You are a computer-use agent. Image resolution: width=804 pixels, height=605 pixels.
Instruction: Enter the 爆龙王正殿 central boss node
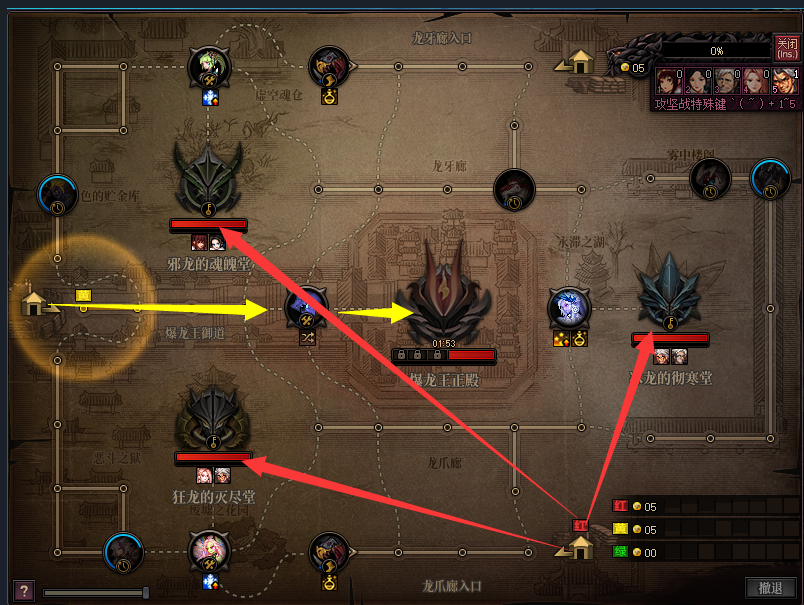tap(443, 300)
